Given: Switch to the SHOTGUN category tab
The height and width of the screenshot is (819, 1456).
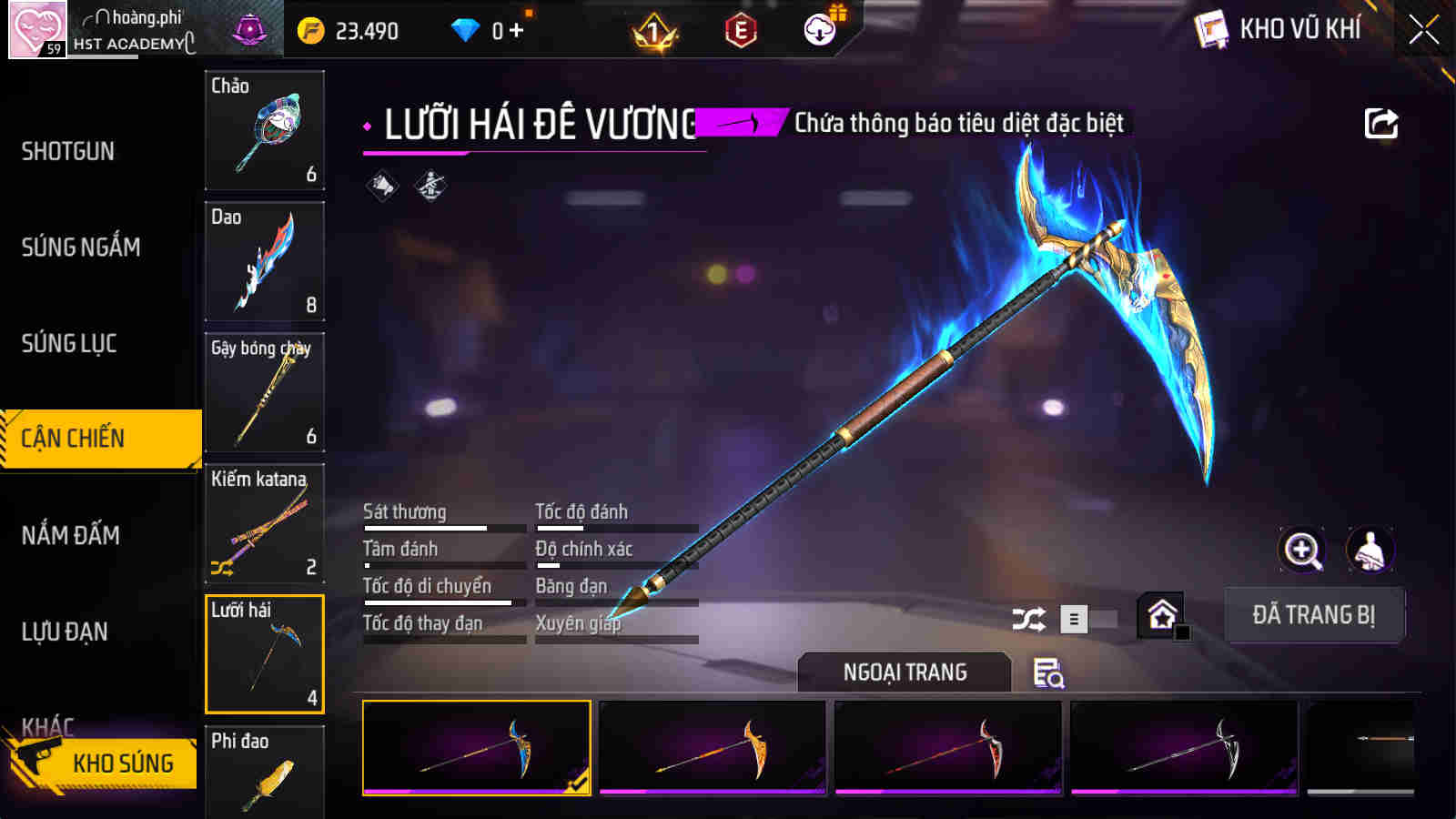Looking at the screenshot, I should [67, 151].
